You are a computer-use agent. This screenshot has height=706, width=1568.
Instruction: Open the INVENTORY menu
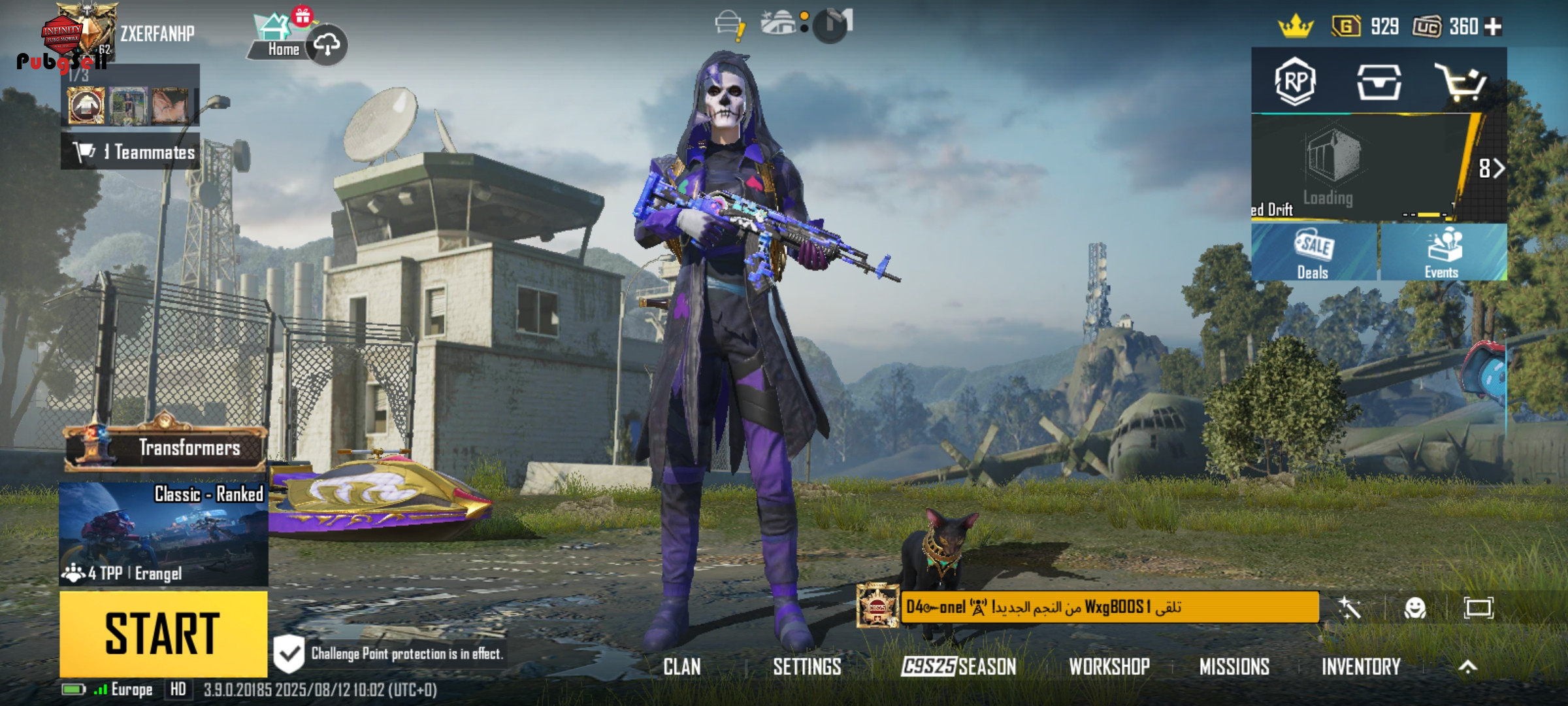[1361, 667]
